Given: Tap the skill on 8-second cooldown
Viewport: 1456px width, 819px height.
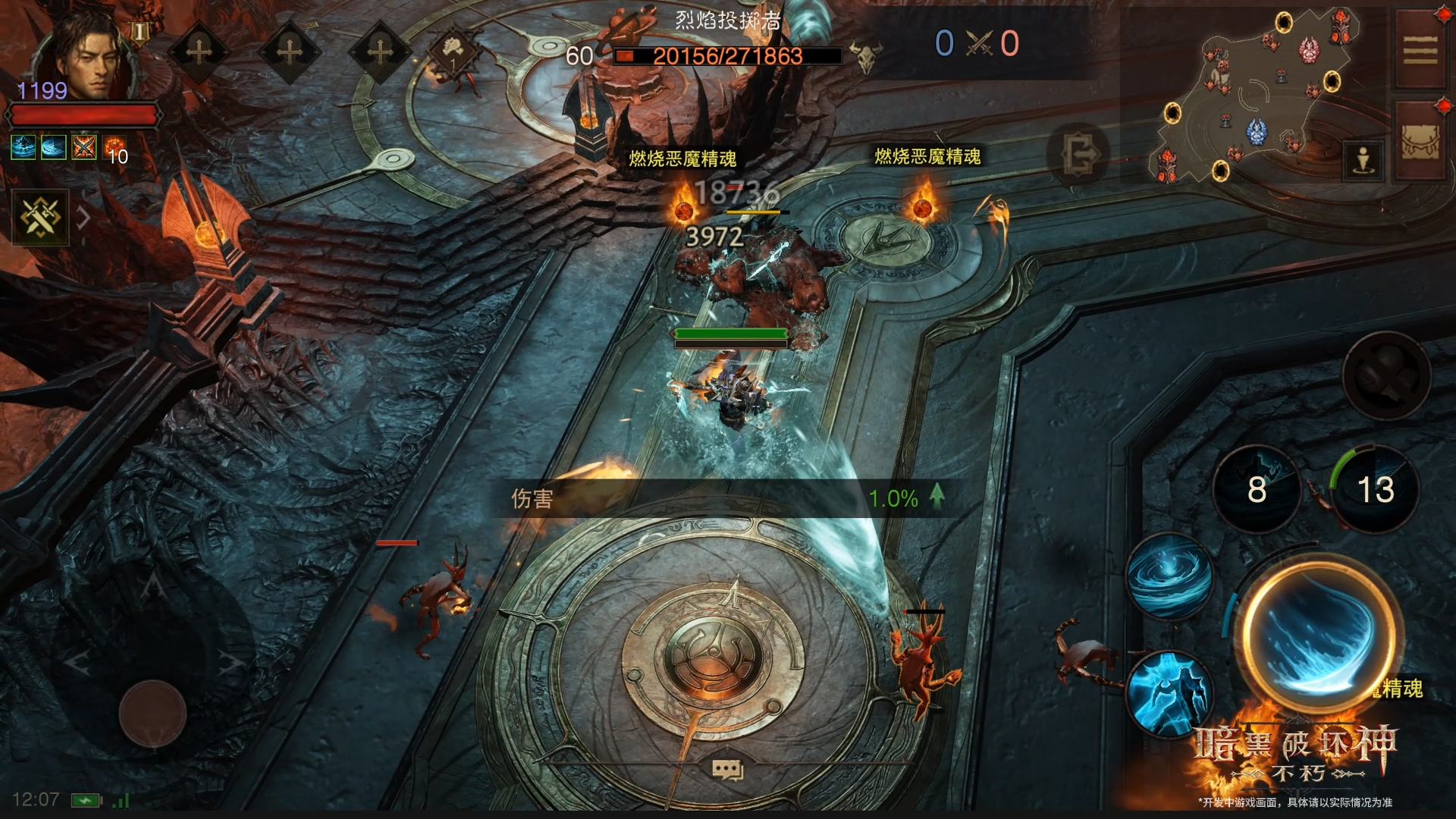Looking at the screenshot, I should (x=1256, y=489).
